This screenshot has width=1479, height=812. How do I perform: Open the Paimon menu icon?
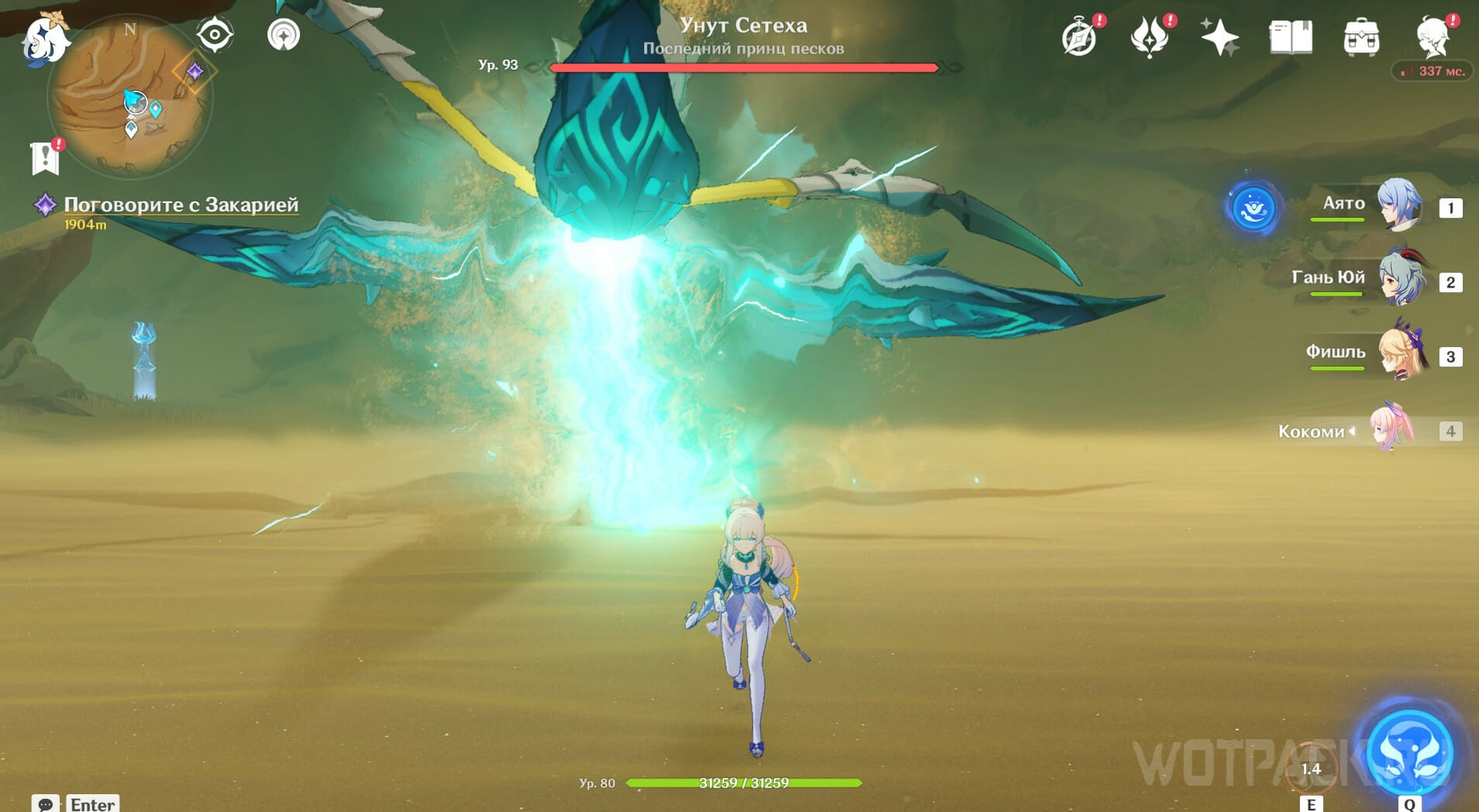[45, 37]
